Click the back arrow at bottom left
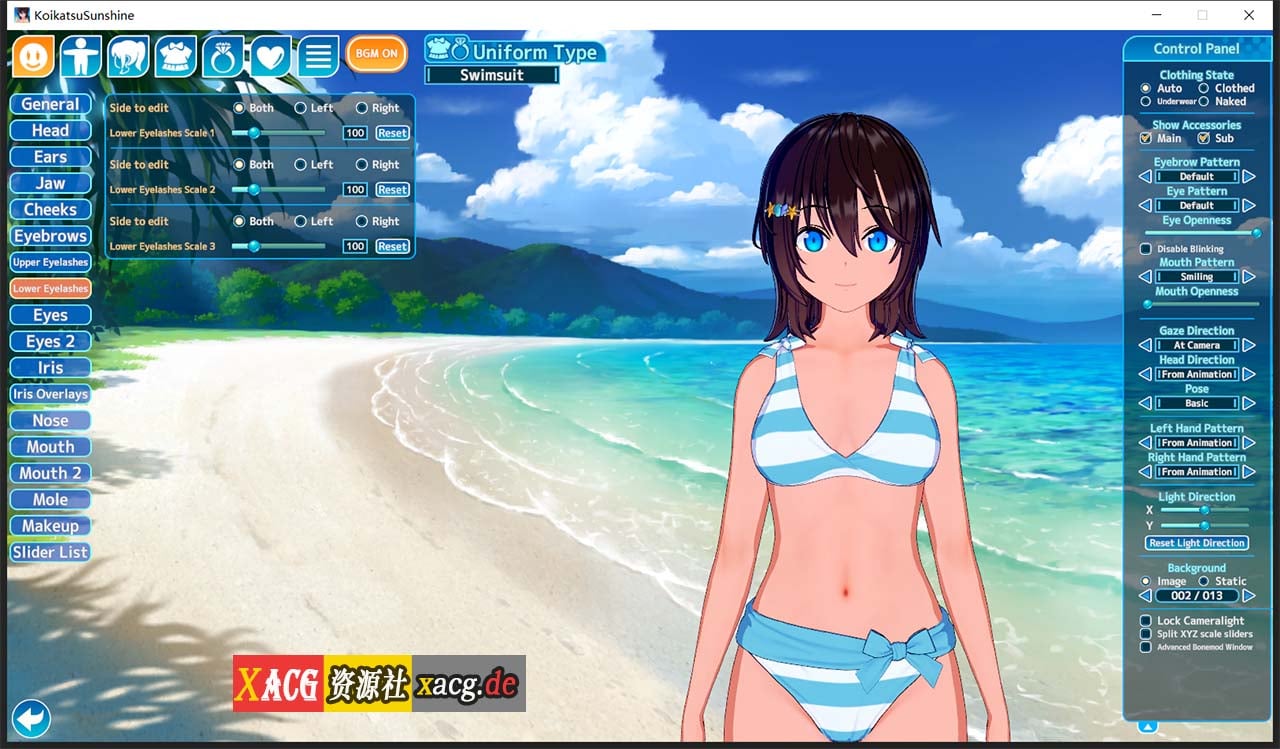Viewport: 1280px width, 749px height. pos(31,719)
